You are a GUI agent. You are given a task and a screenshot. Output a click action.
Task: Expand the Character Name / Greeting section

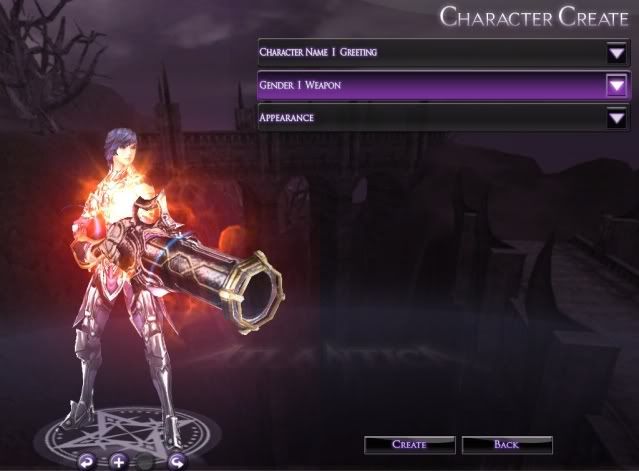[x=615, y=52]
